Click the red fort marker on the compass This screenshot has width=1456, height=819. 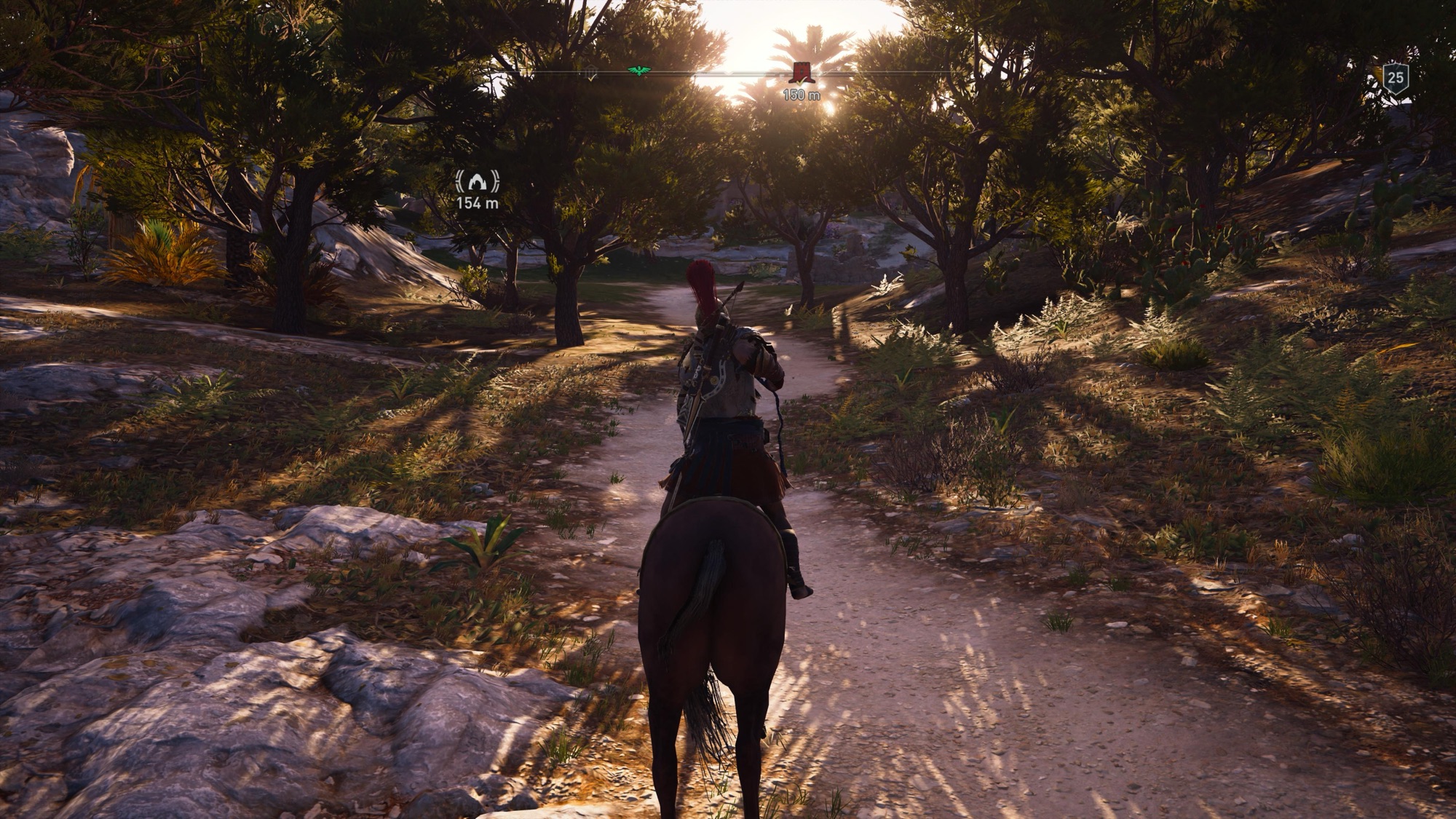point(802,72)
